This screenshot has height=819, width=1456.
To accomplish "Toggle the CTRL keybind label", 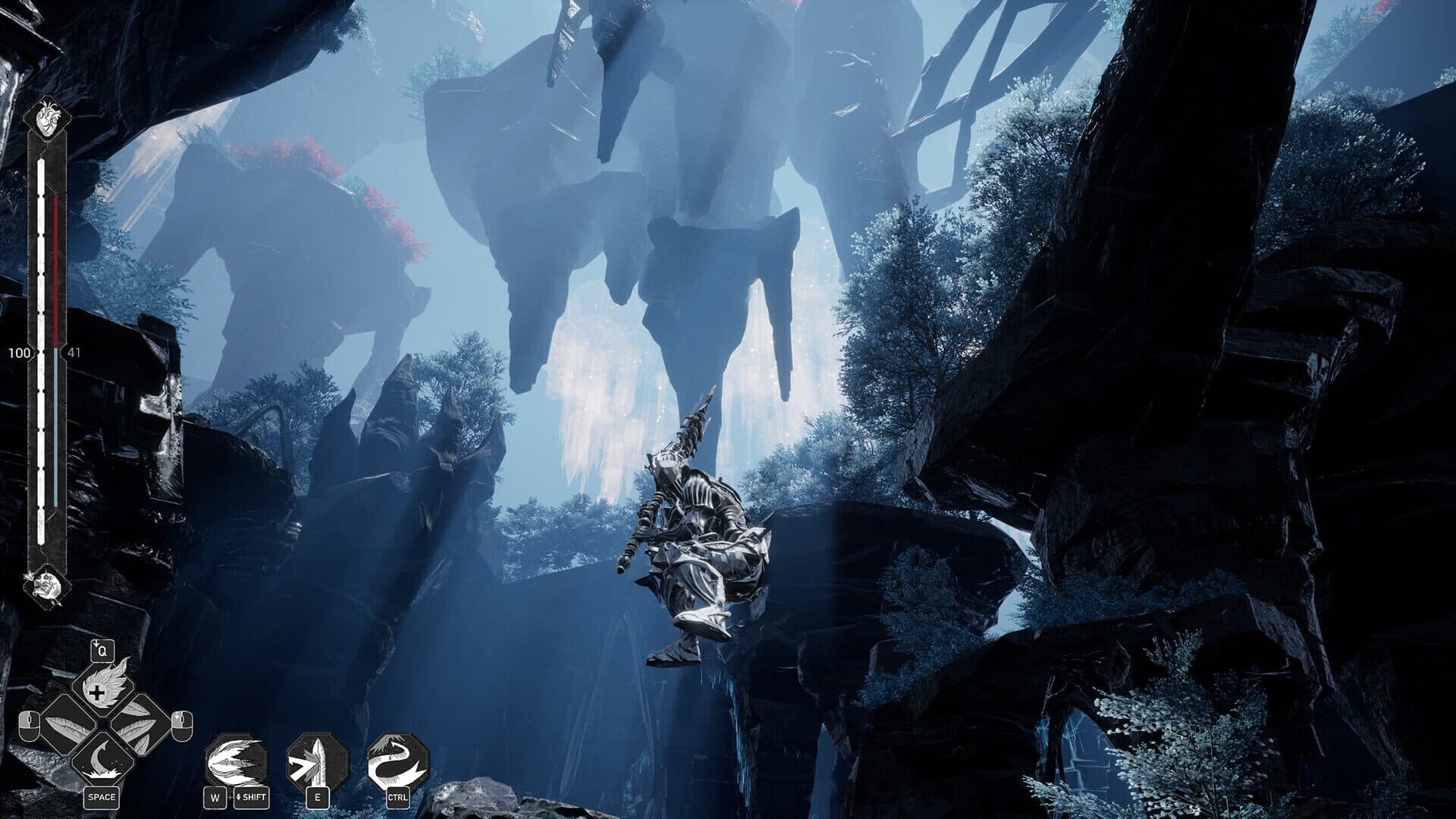I will (x=399, y=798).
